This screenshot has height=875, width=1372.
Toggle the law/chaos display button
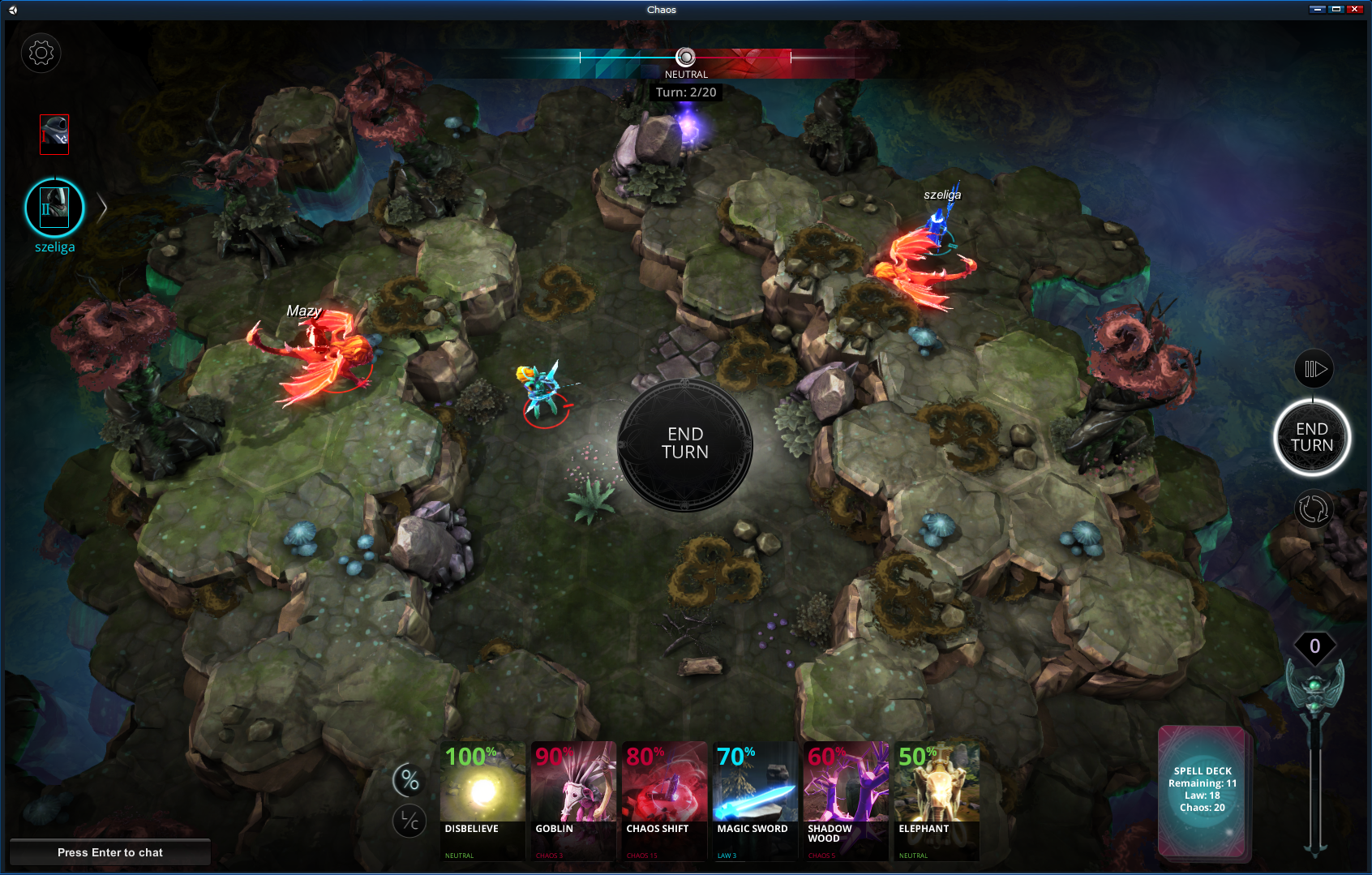pyautogui.click(x=410, y=821)
